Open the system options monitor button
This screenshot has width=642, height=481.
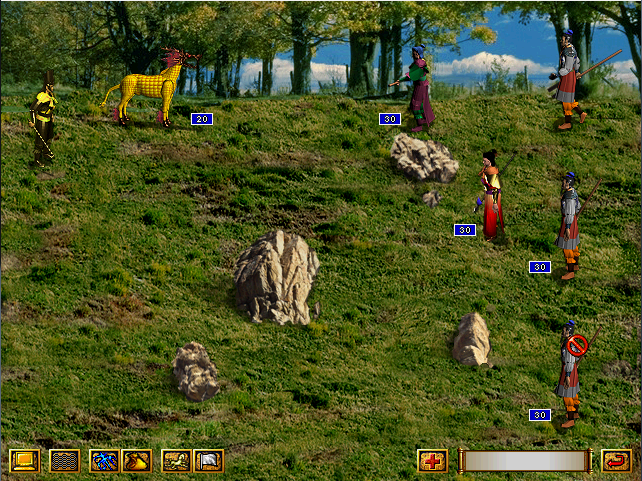coord(24,461)
